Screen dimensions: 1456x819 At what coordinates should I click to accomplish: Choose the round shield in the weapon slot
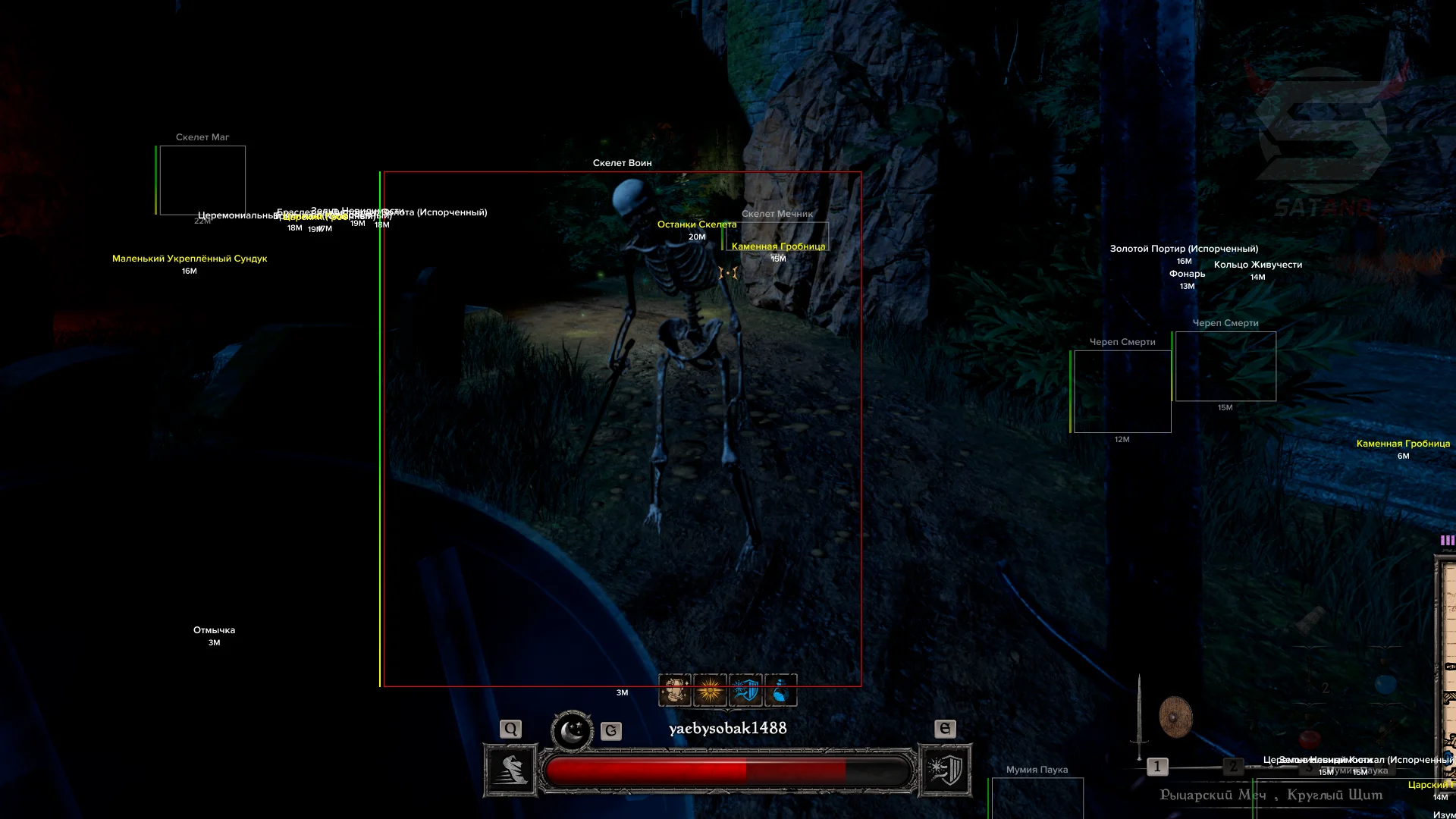(x=1175, y=717)
